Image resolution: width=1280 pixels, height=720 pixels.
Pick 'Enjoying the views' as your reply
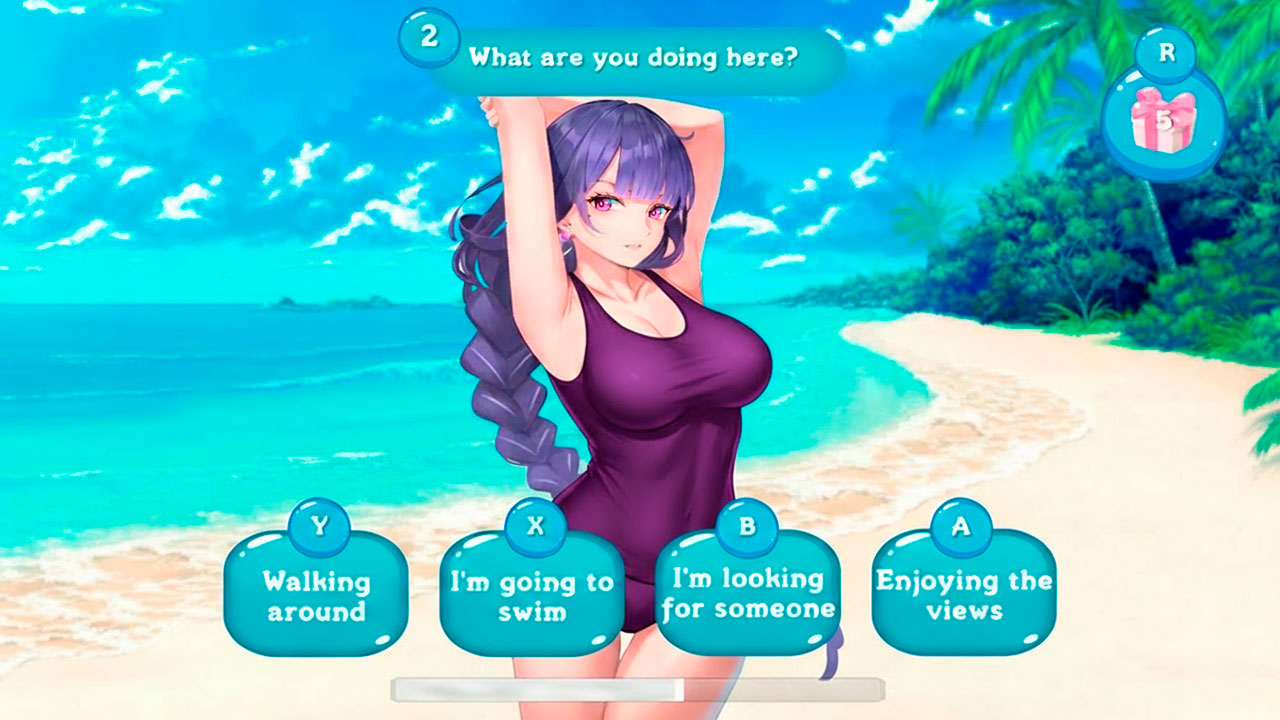pyautogui.click(x=961, y=591)
